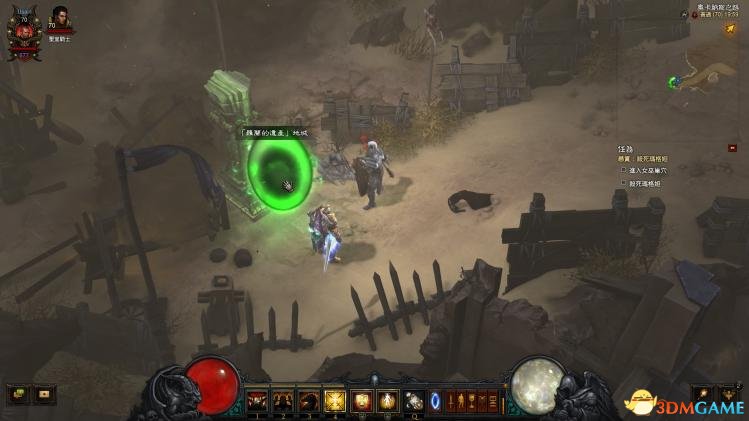Image resolution: width=749 pixels, height=421 pixels.
Task: Select the Templar follower portrait
Action: pos(62,22)
